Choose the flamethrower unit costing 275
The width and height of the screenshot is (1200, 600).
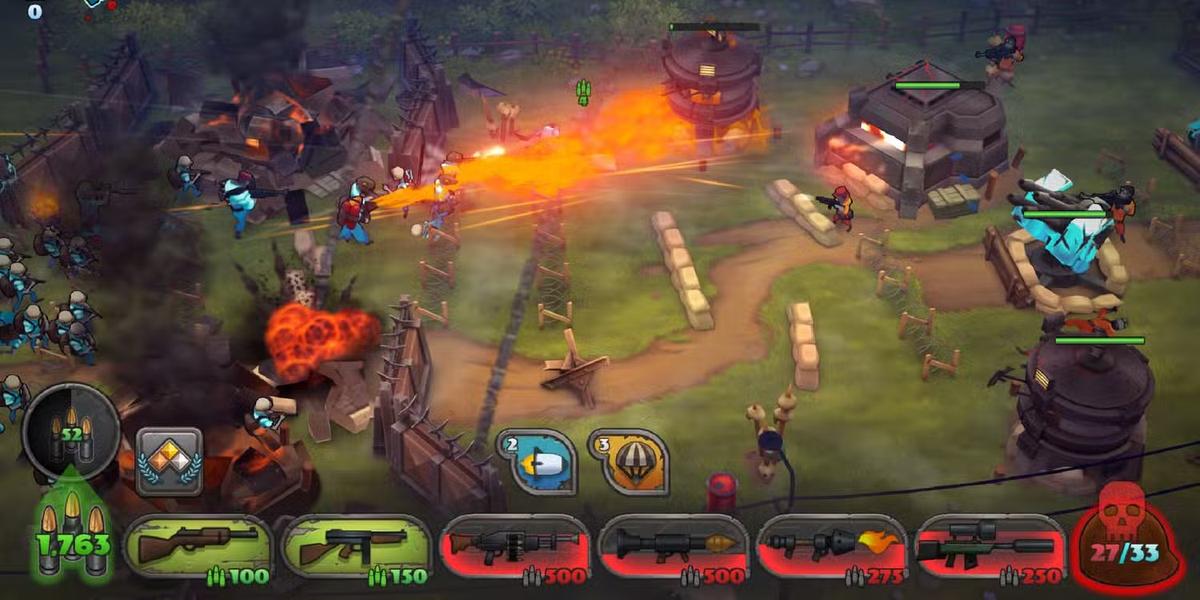[x=831, y=548]
